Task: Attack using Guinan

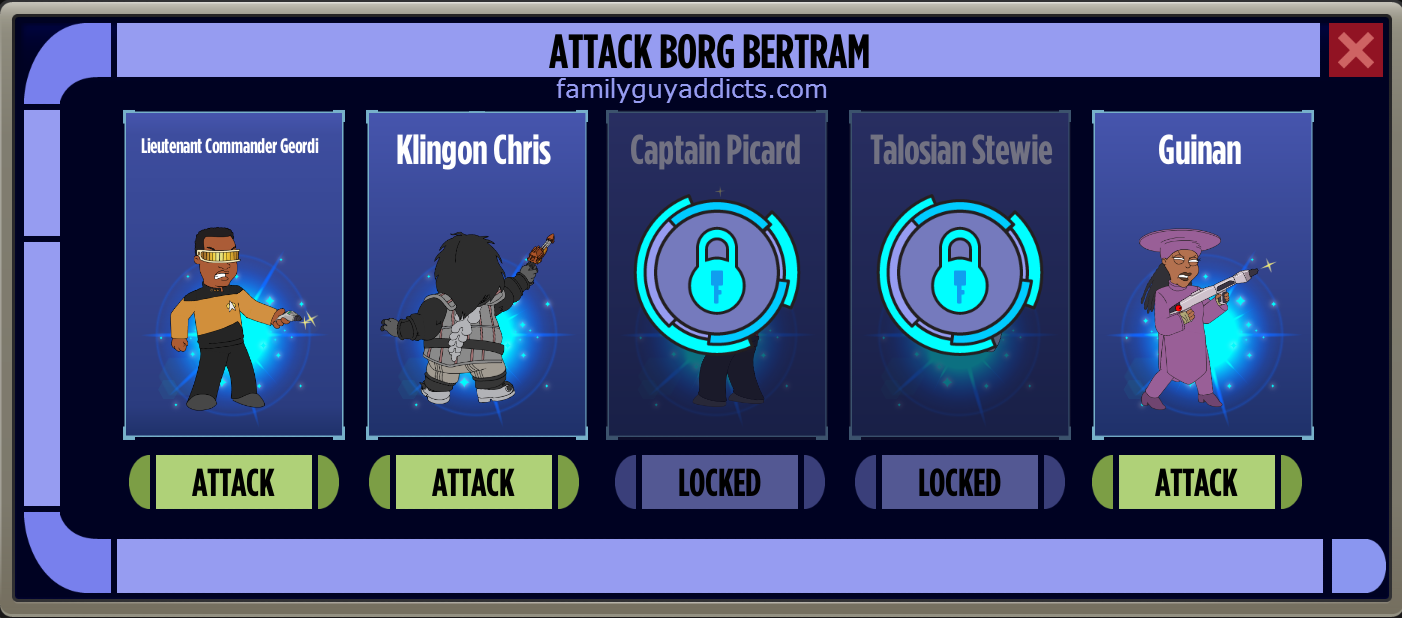Action: tap(1196, 482)
